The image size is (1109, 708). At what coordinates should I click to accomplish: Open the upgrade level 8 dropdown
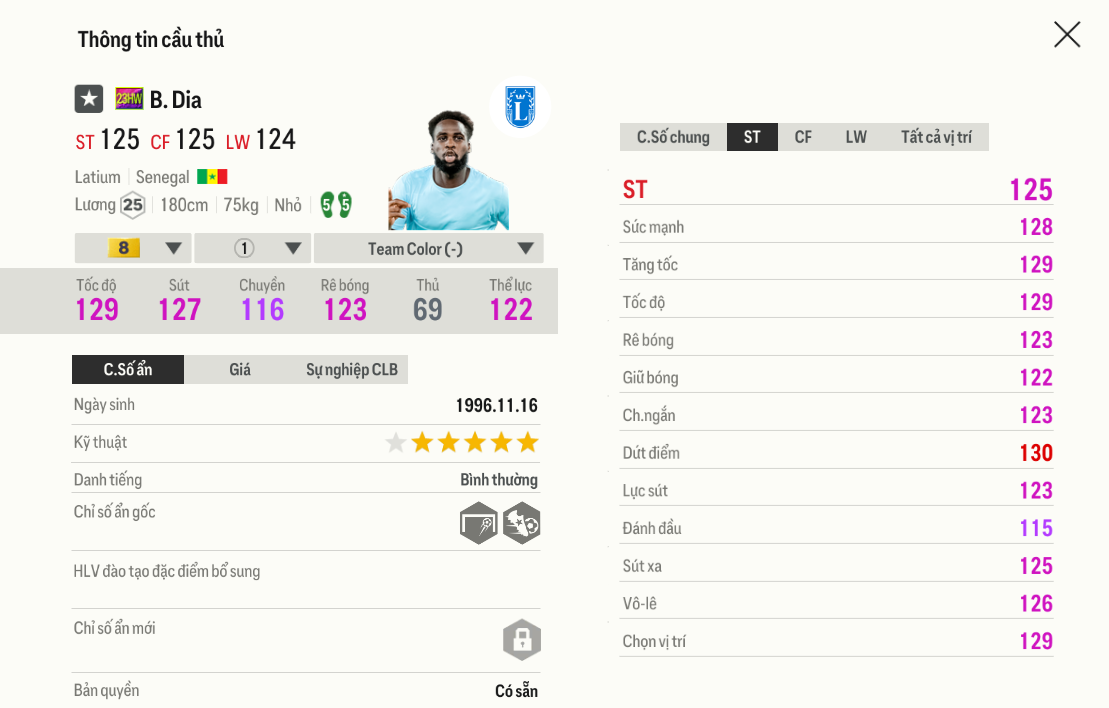[x=133, y=249]
